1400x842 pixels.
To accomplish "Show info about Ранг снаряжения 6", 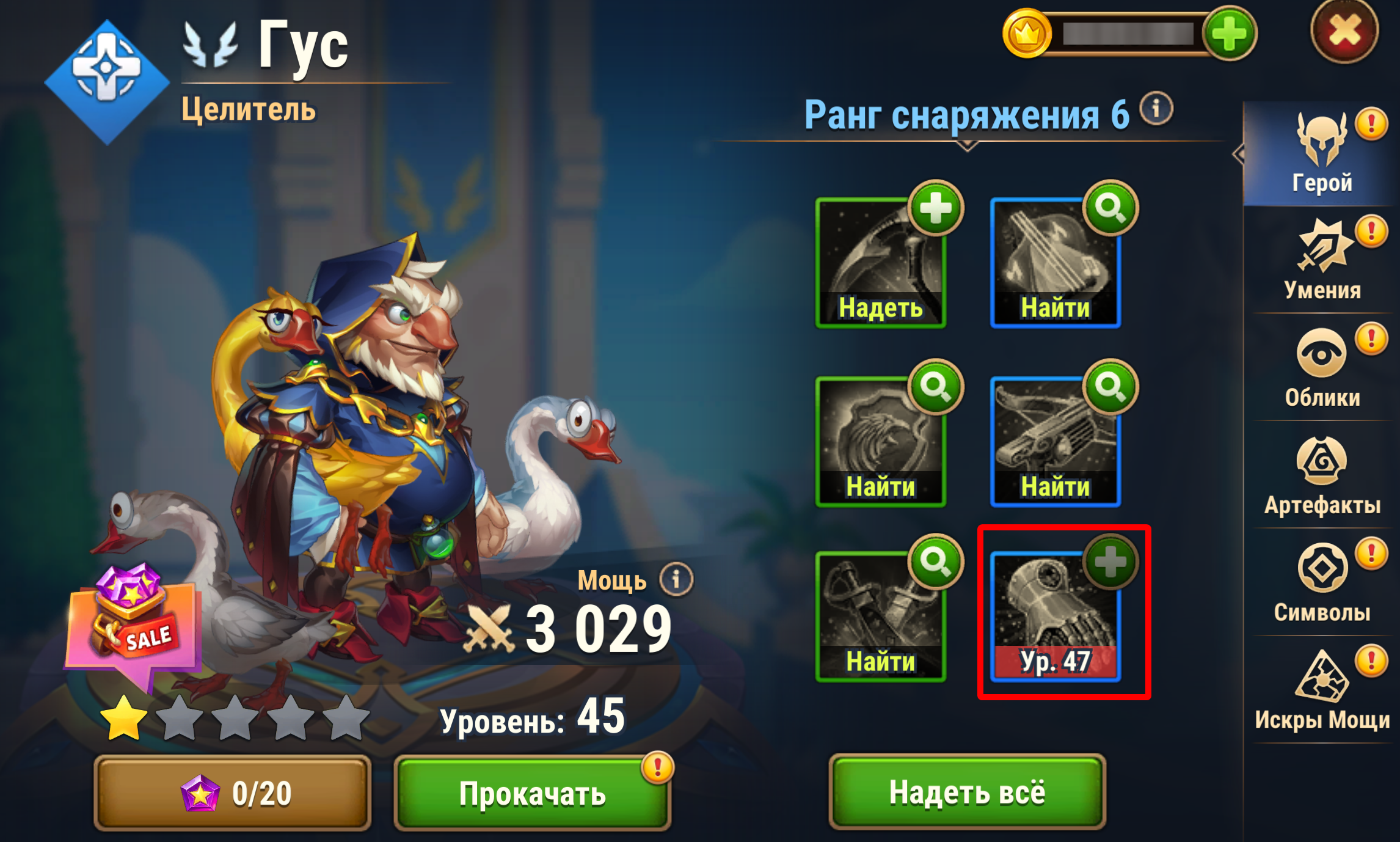I will tap(1156, 109).
